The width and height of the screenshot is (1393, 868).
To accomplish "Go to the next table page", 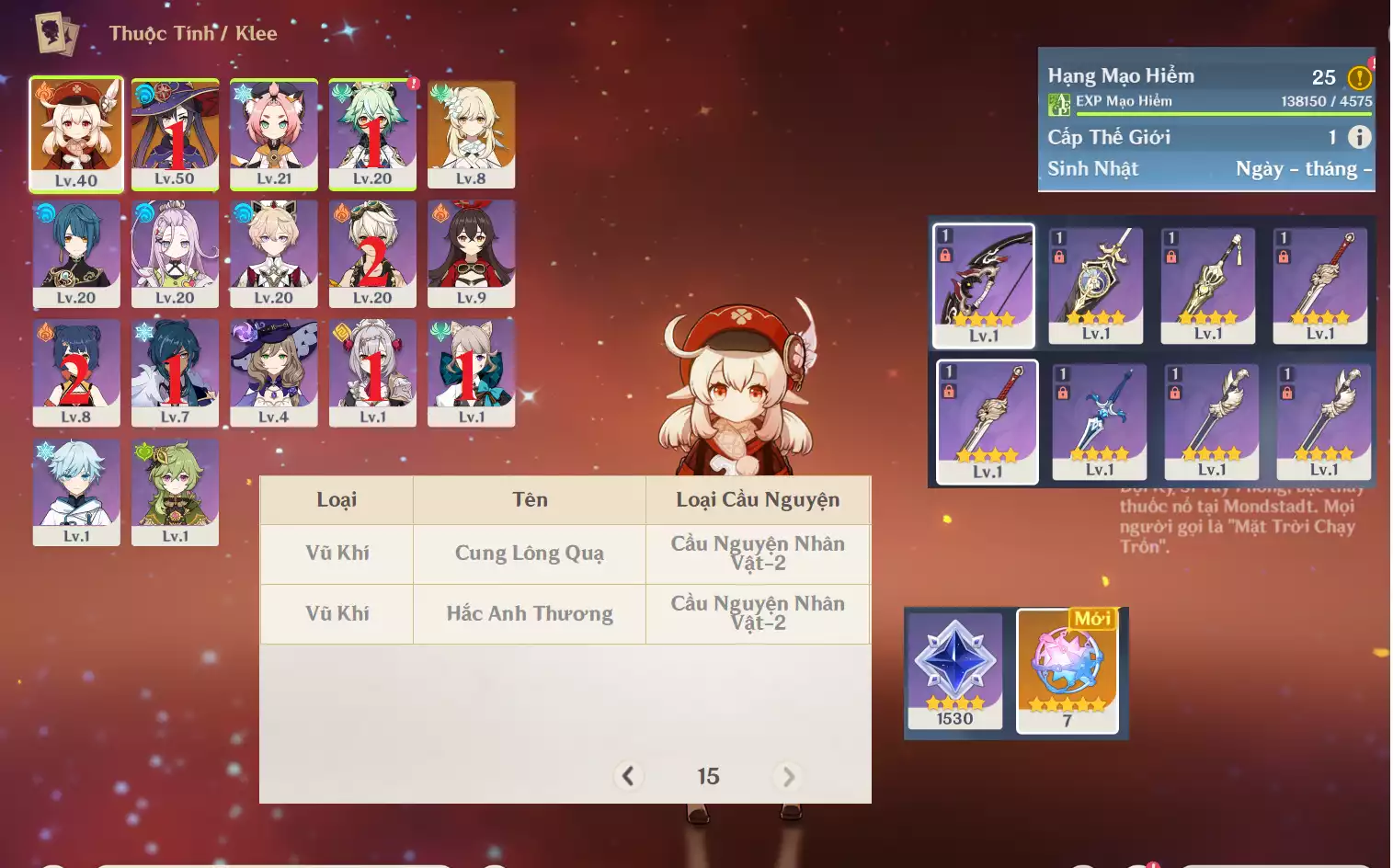I will click(788, 776).
